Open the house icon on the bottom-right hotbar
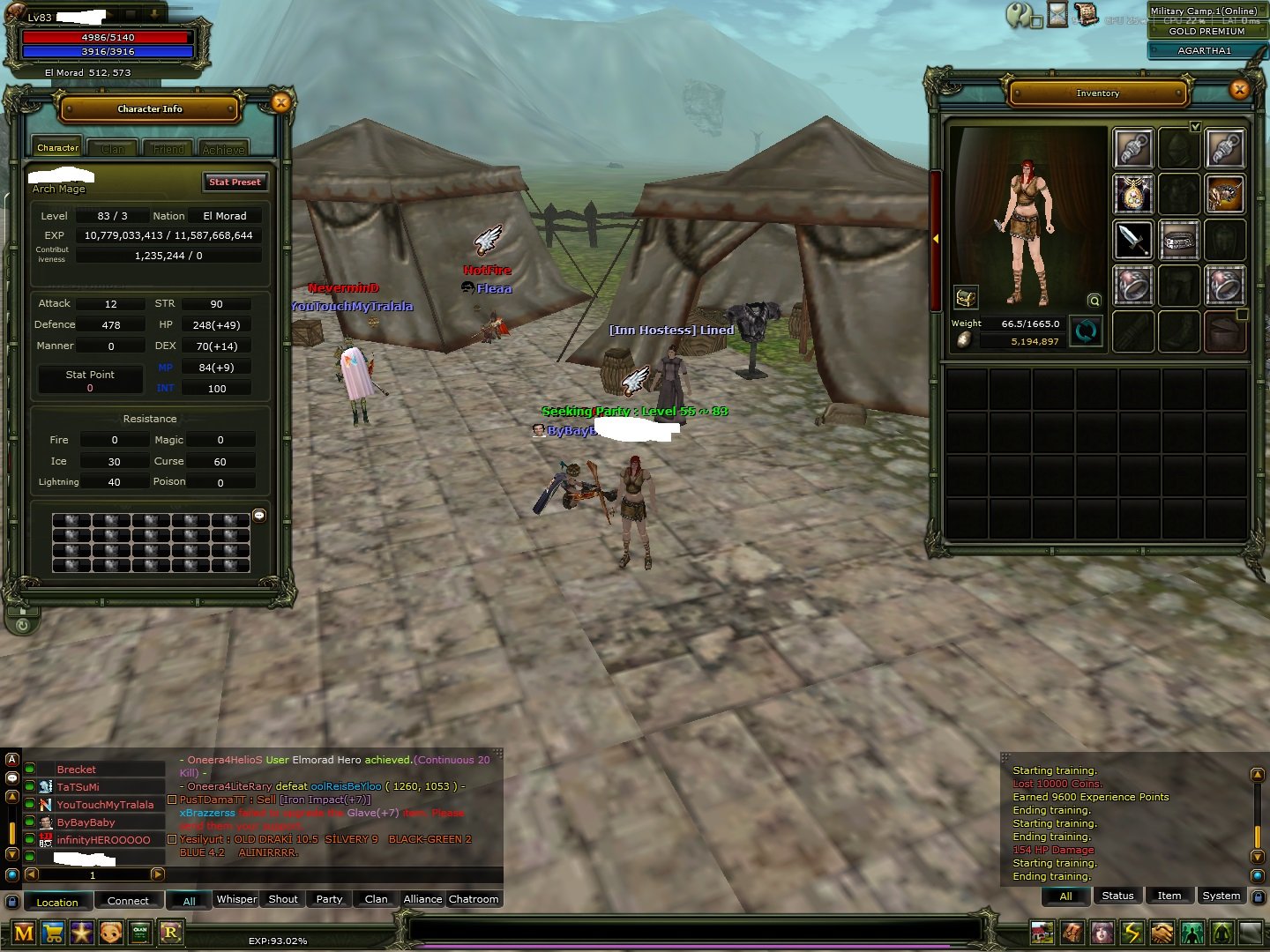The image size is (1270, 952). point(1043,933)
